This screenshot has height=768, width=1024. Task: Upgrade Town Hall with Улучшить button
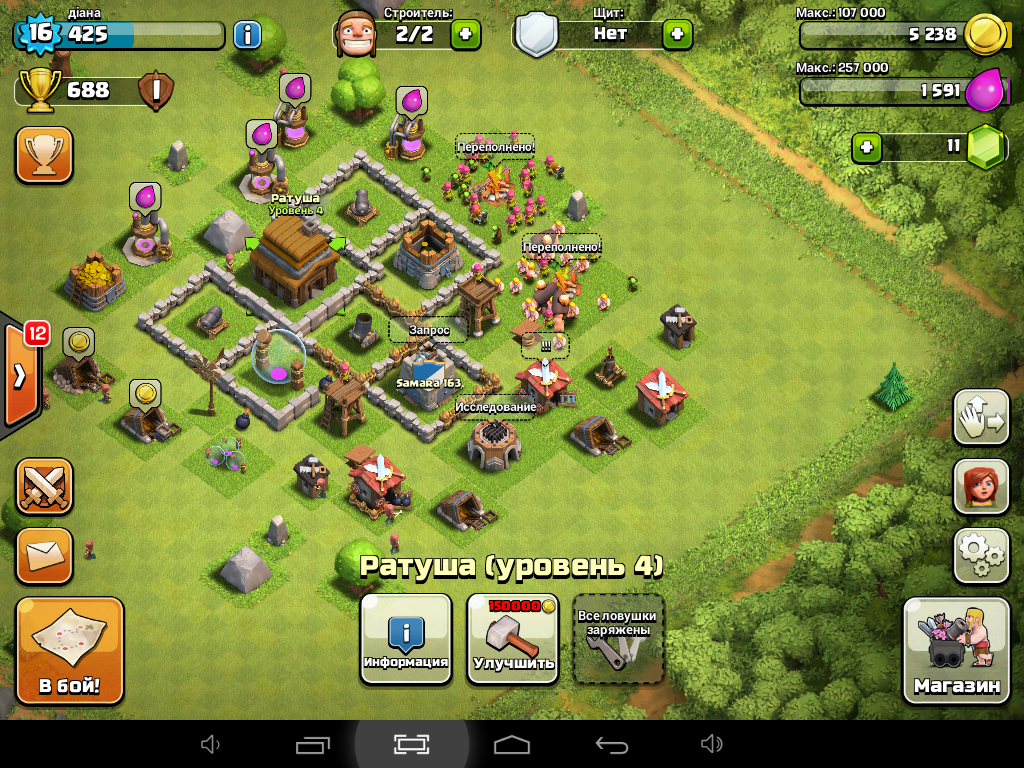pyautogui.click(x=514, y=639)
